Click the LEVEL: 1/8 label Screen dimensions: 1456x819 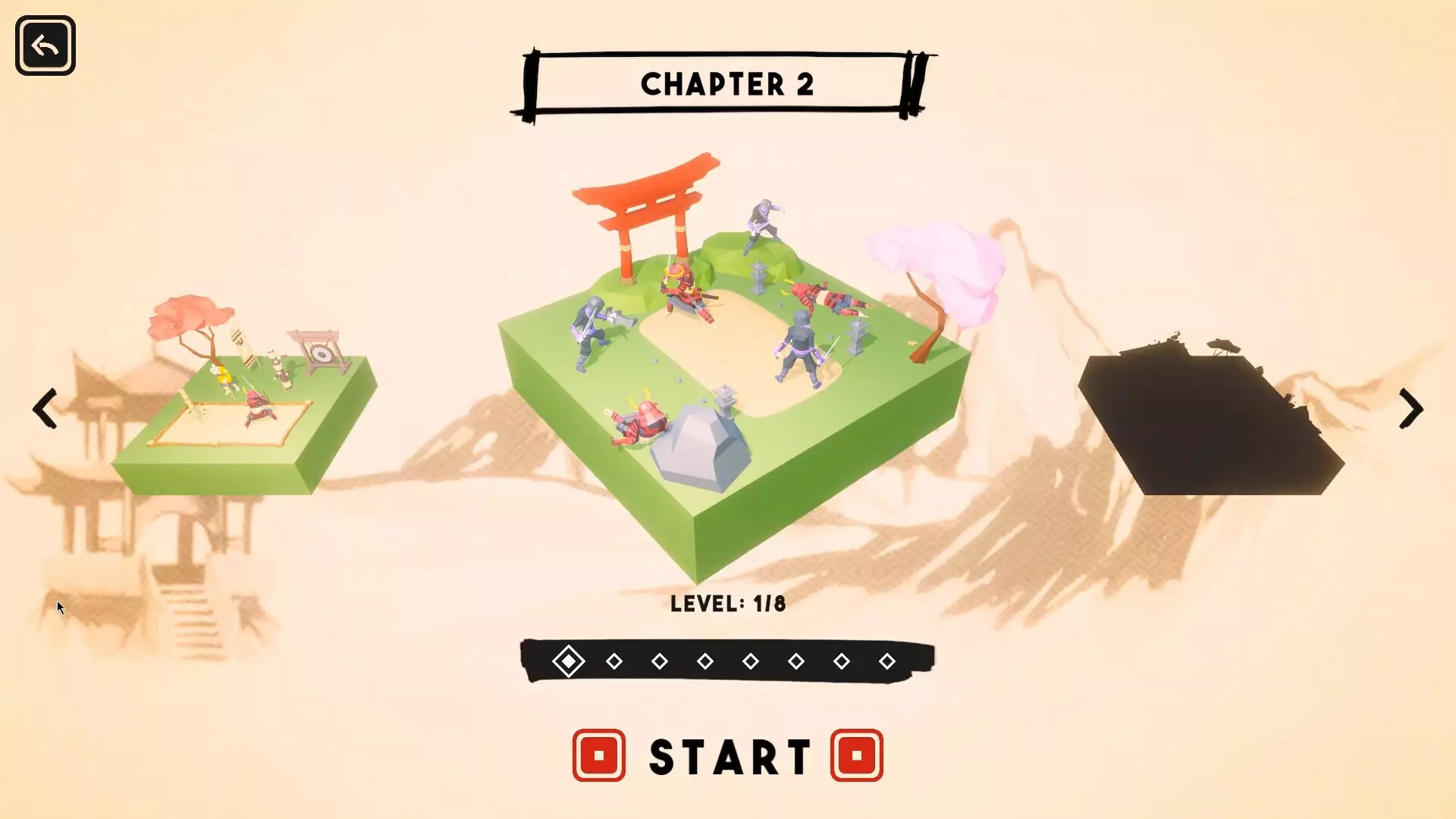tap(728, 604)
